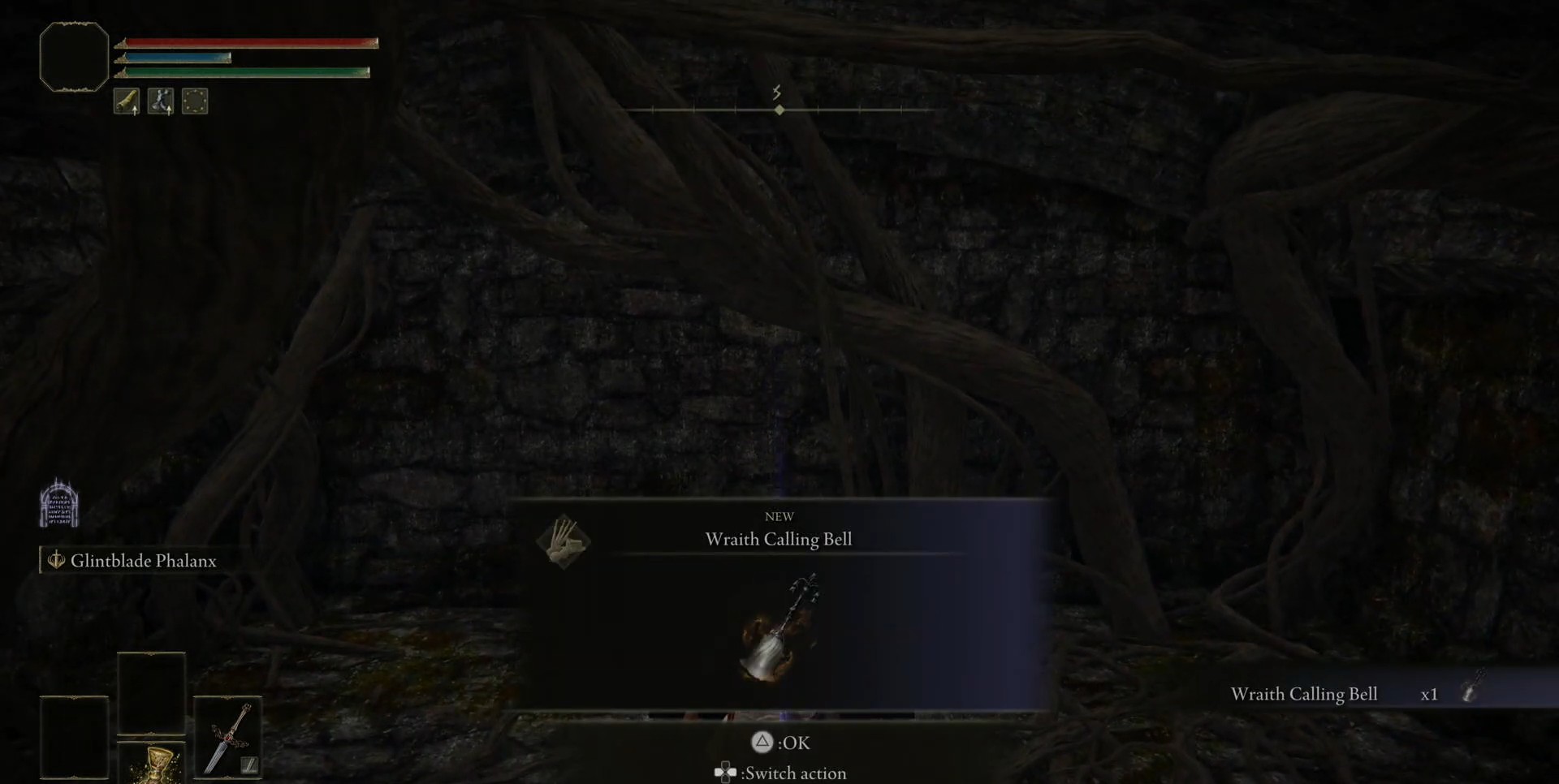Click the Glintblade Phalanx spell icon
The width and height of the screenshot is (1559, 784).
[55, 560]
